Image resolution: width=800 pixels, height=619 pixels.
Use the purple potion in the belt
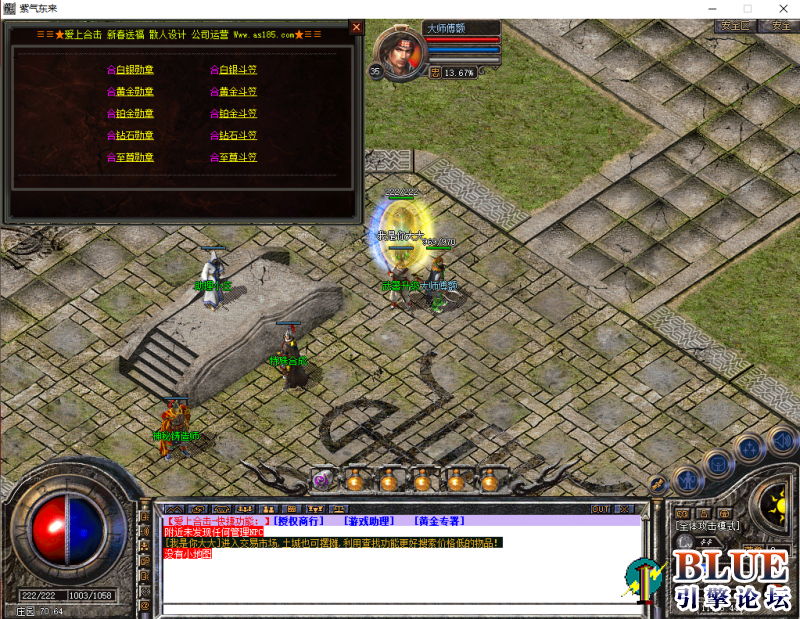321,481
